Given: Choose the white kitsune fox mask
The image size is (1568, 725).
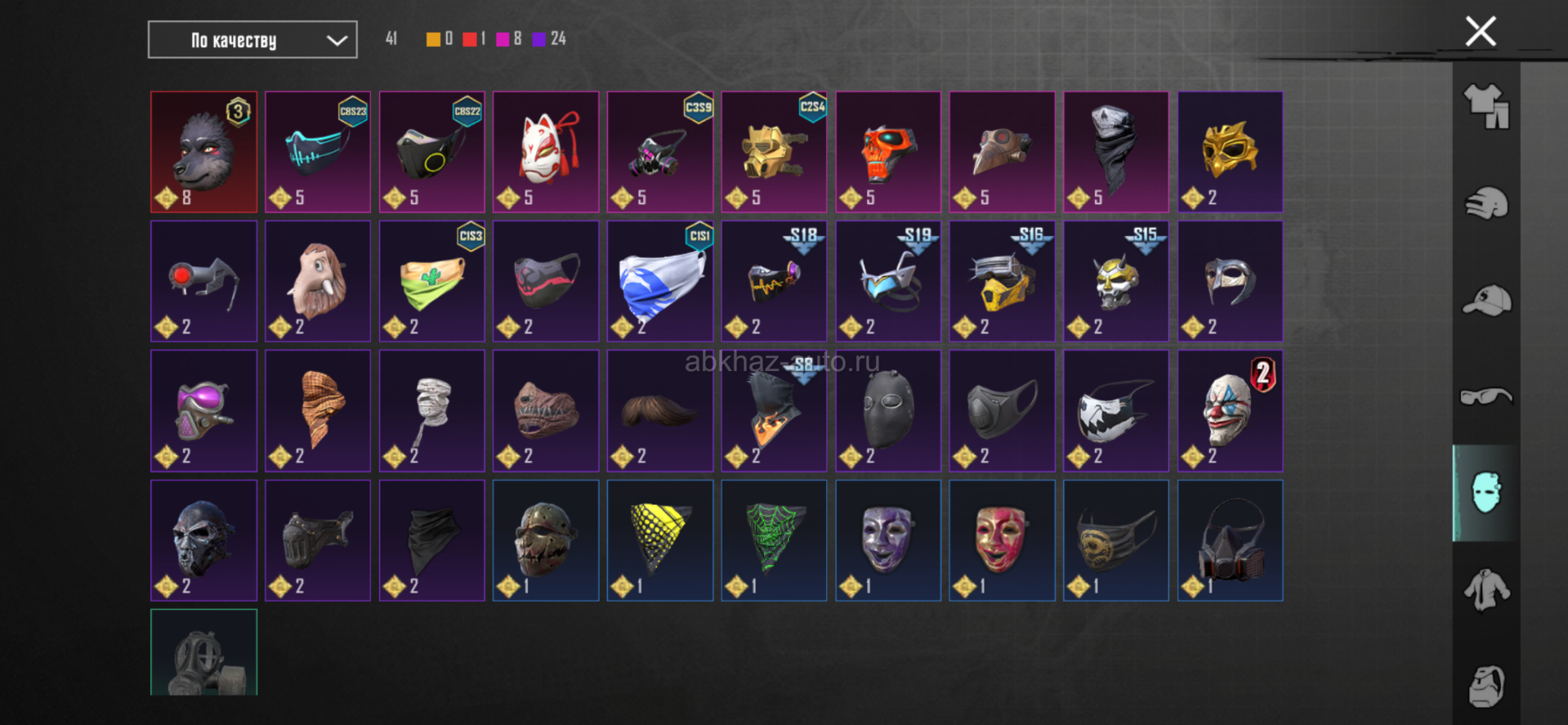Looking at the screenshot, I should [546, 152].
